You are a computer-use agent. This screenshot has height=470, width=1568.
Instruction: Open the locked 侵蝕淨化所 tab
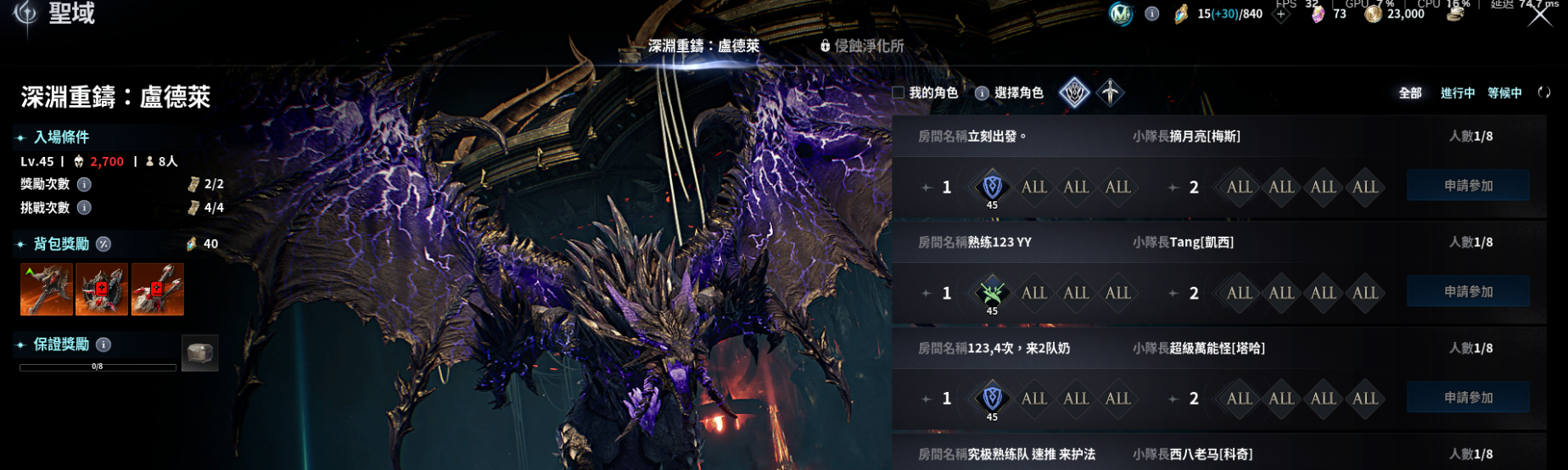pos(862,46)
